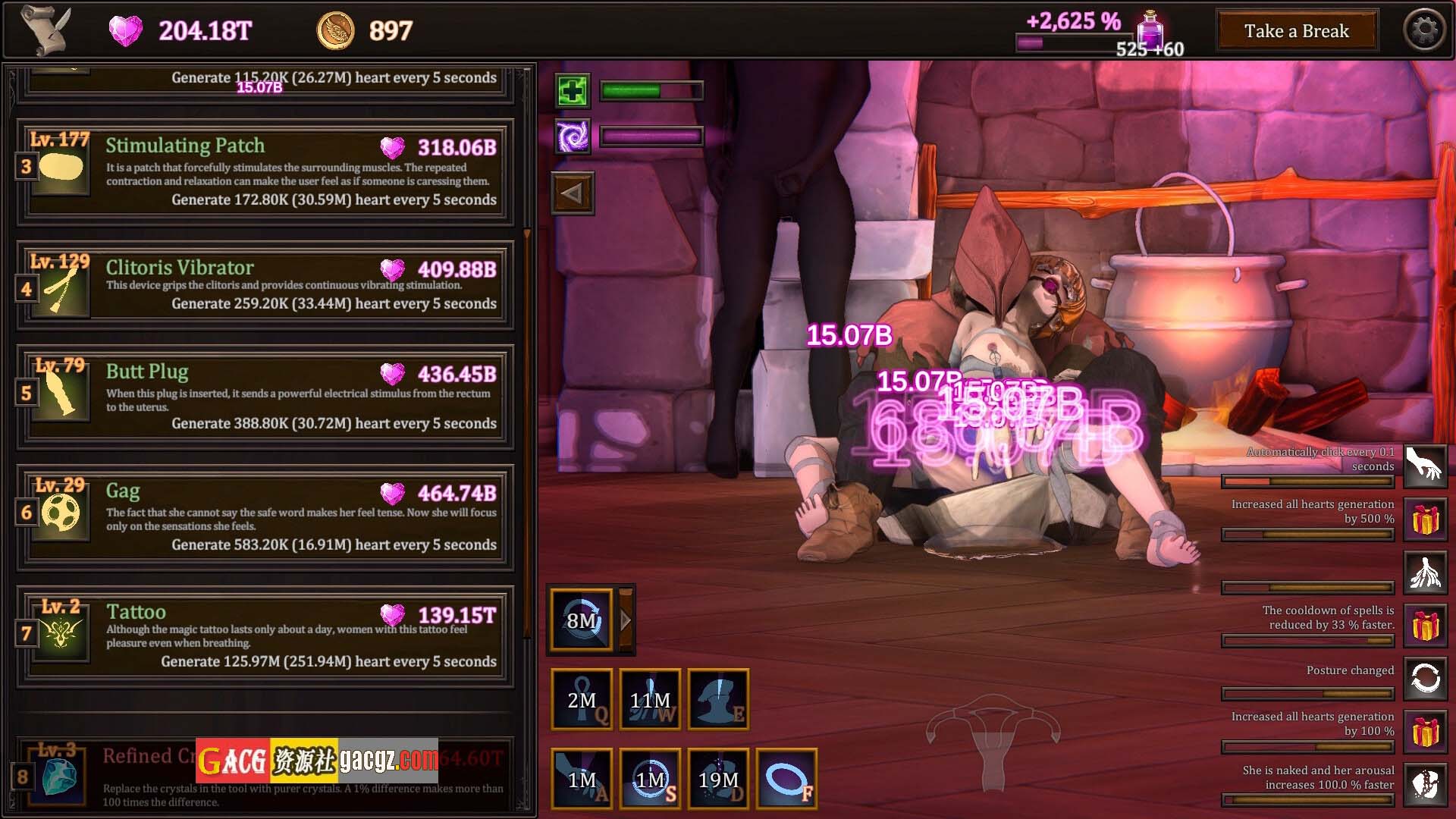This screenshot has height=819, width=1456.
Task: Use the skill slot marked Q
Action: click(582, 699)
